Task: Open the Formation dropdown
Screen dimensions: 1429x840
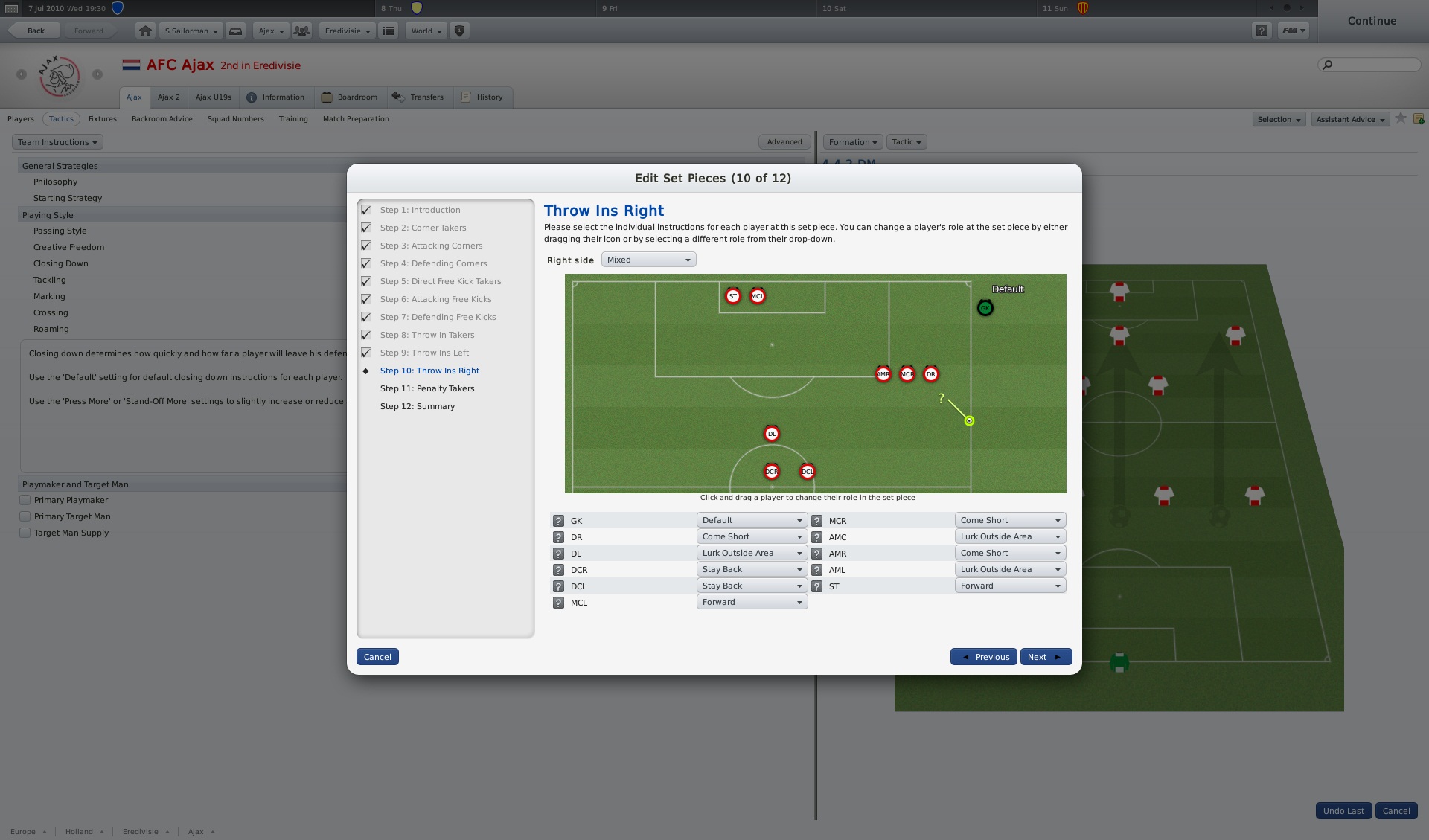Action: (851, 142)
